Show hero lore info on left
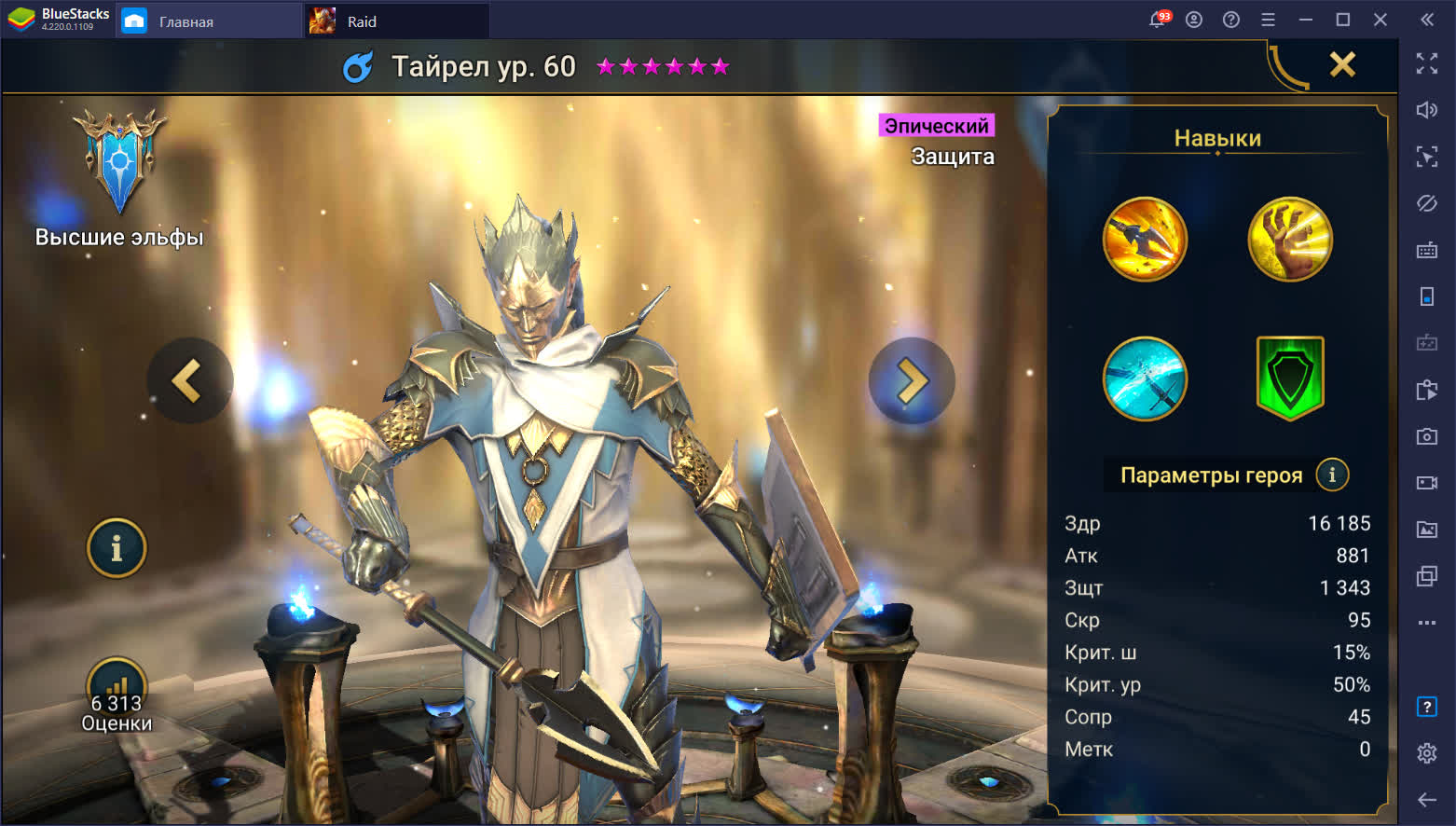Screen dimensions: 1456x826 point(117,548)
